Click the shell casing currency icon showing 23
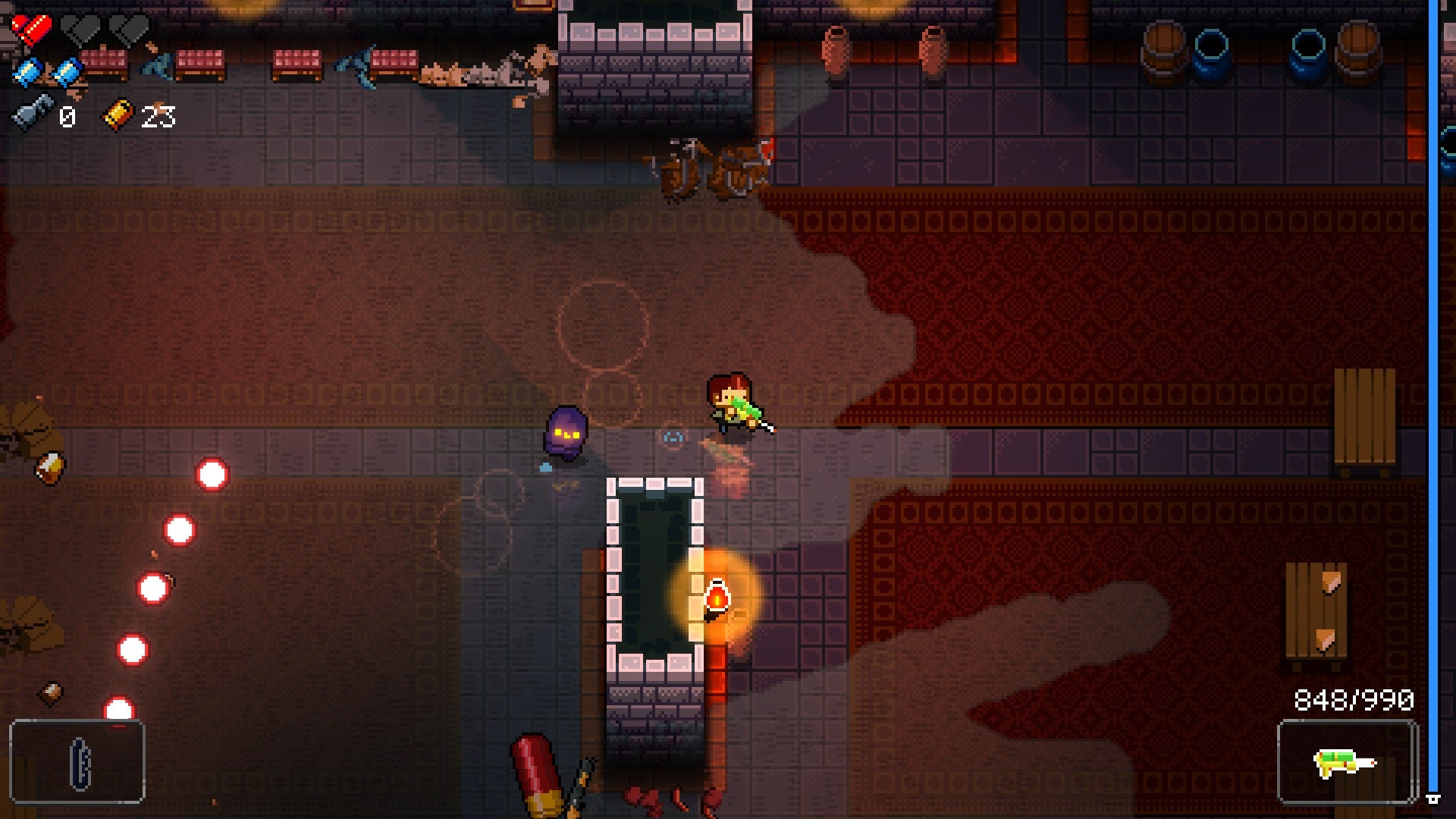The height and width of the screenshot is (819, 1456). pyautogui.click(x=115, y=115)
